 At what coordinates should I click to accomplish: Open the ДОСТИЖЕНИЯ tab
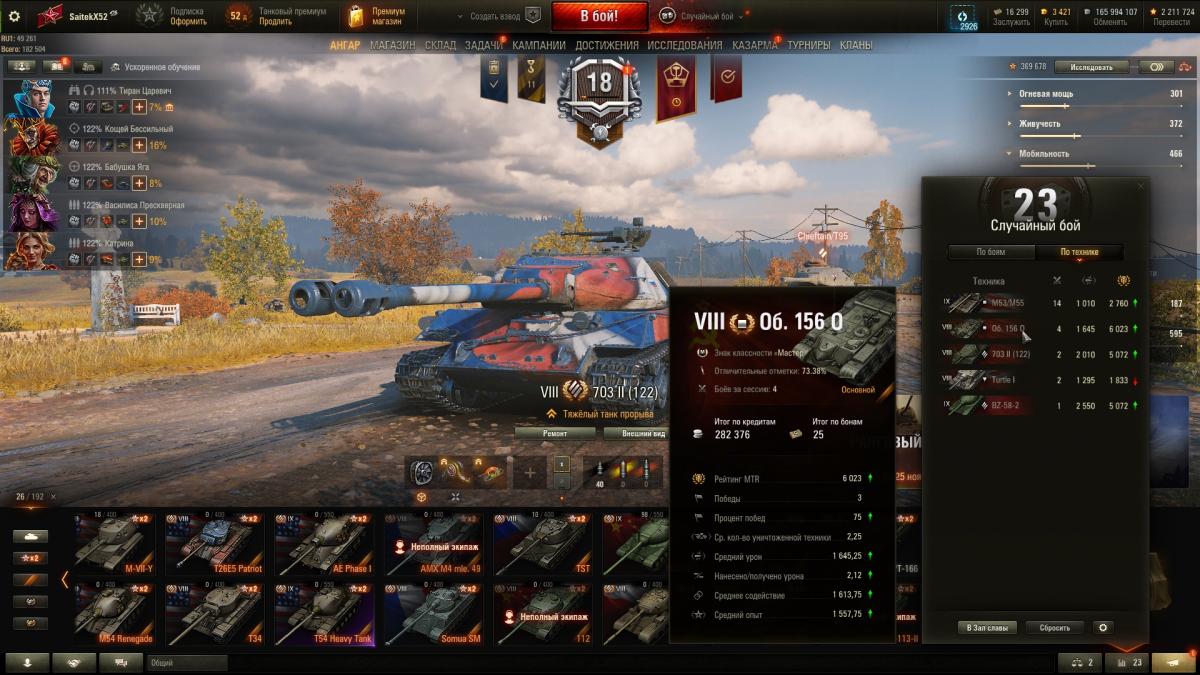[x=606, y=45]
